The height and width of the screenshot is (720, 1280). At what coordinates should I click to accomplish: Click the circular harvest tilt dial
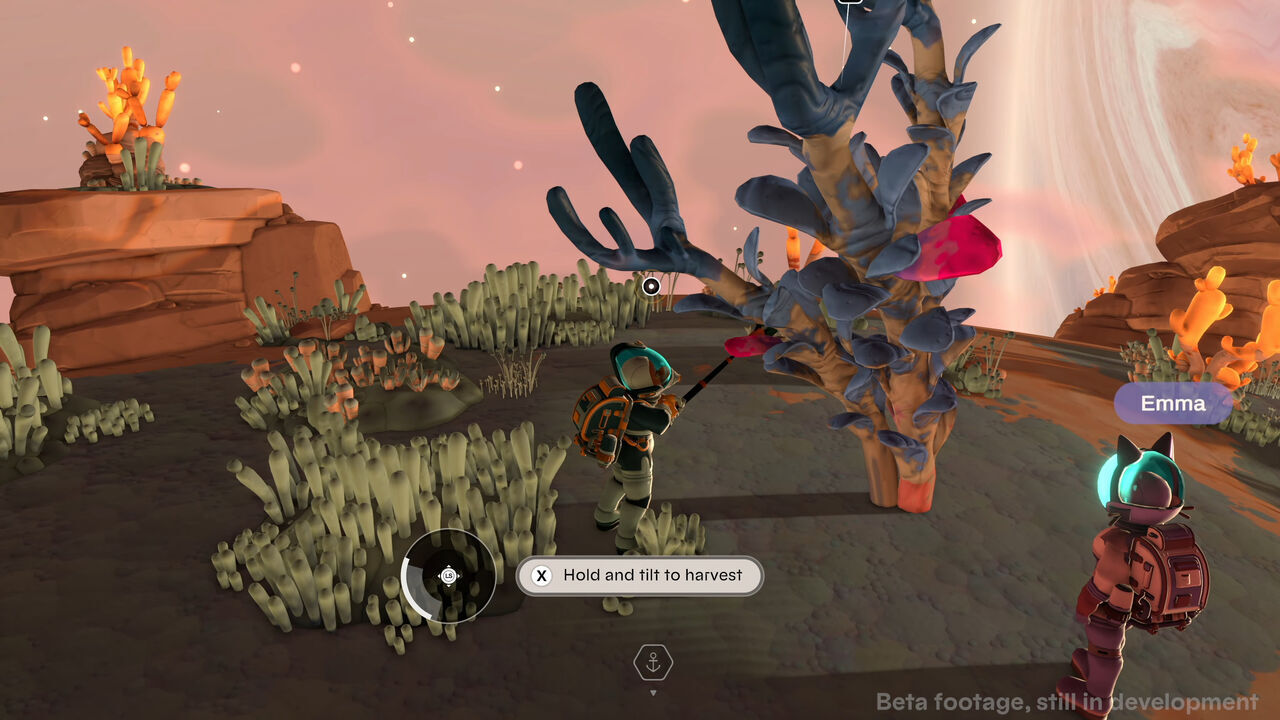(448, 576)
